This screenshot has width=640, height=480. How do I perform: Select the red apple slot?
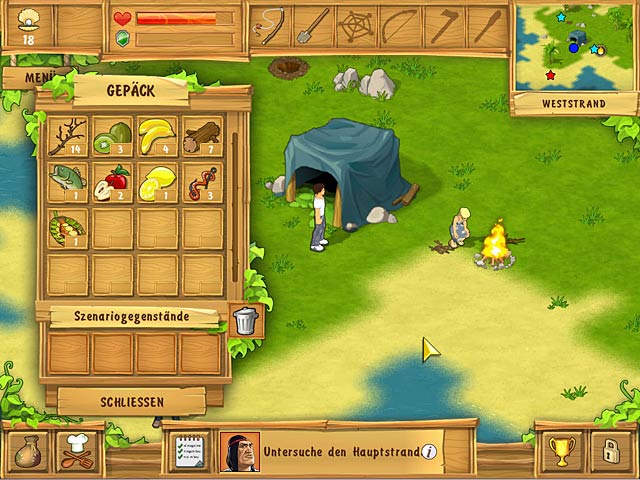(113, 182)
